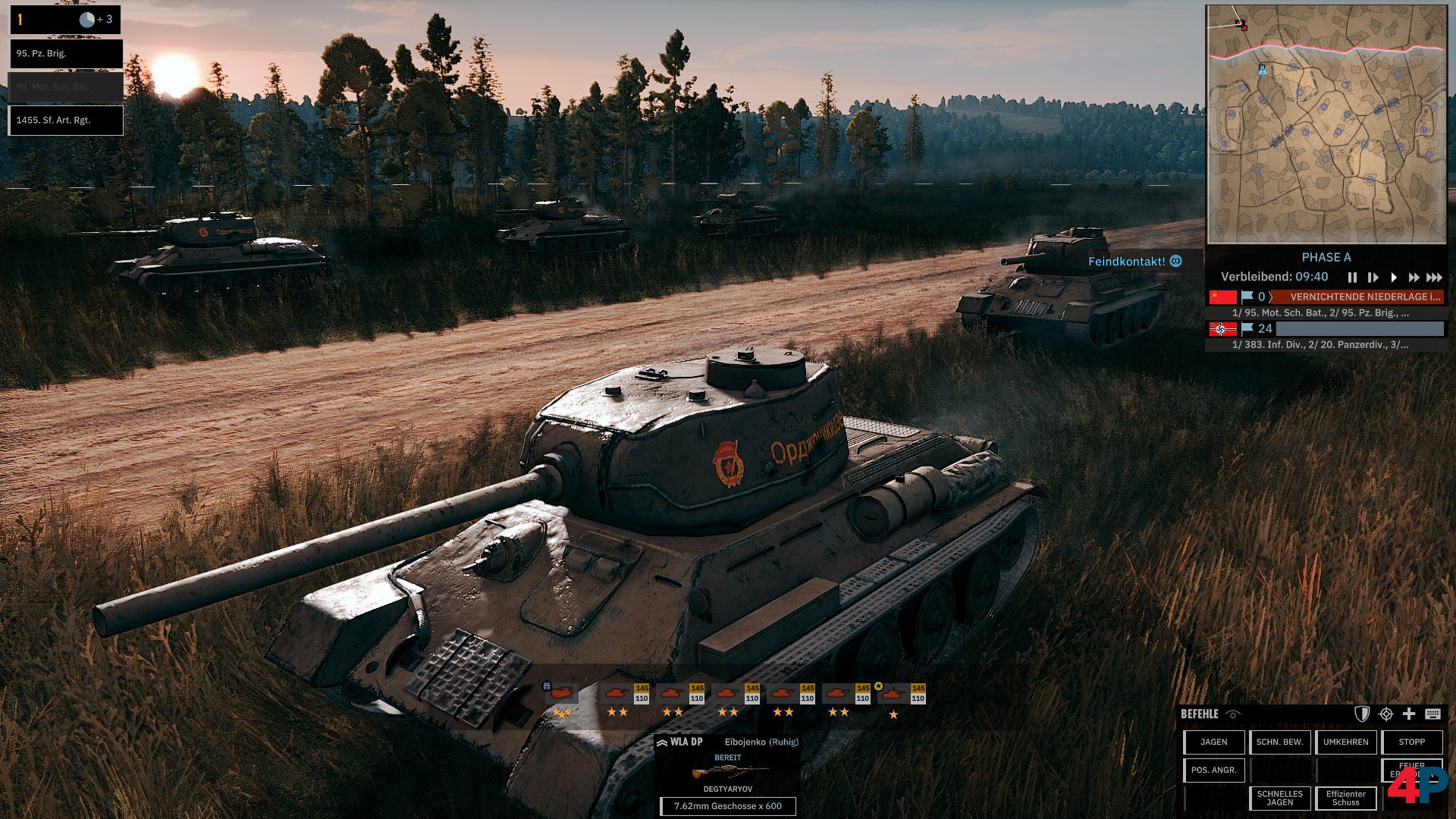Pause the battle with the pause button

tap(1352, 278)
